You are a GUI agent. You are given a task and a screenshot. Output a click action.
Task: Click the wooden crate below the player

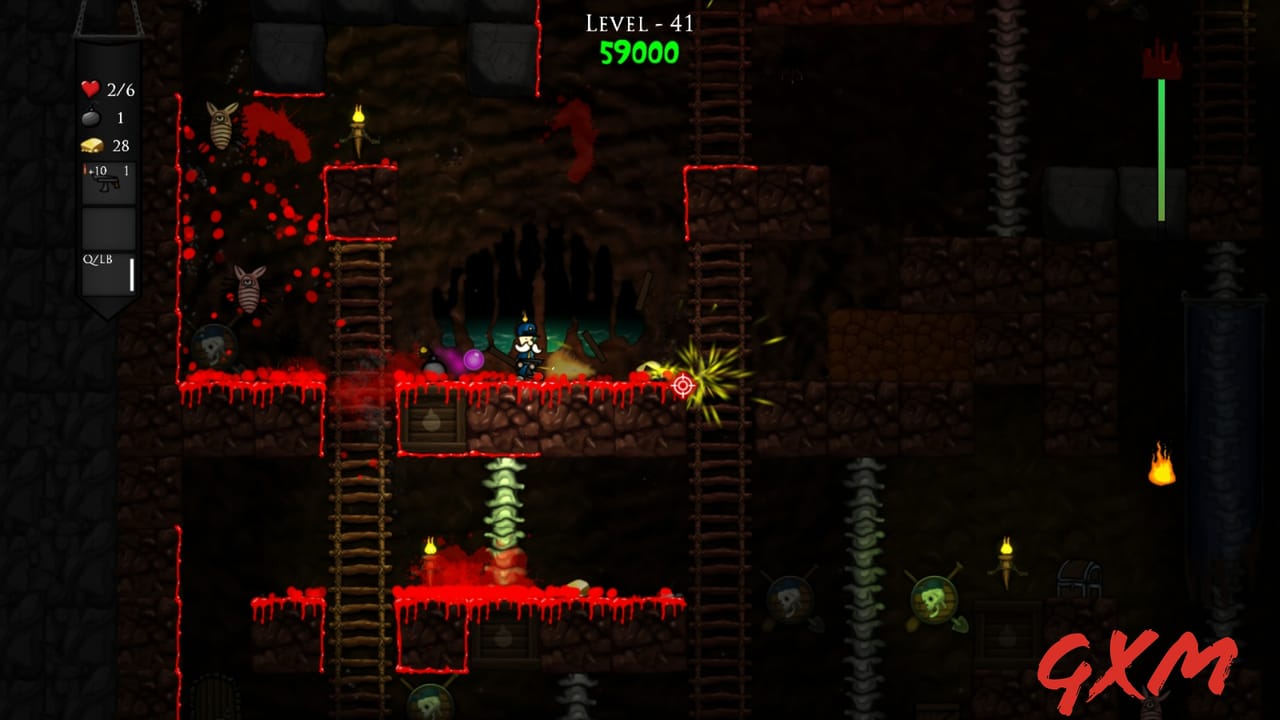tap(432, 422)
